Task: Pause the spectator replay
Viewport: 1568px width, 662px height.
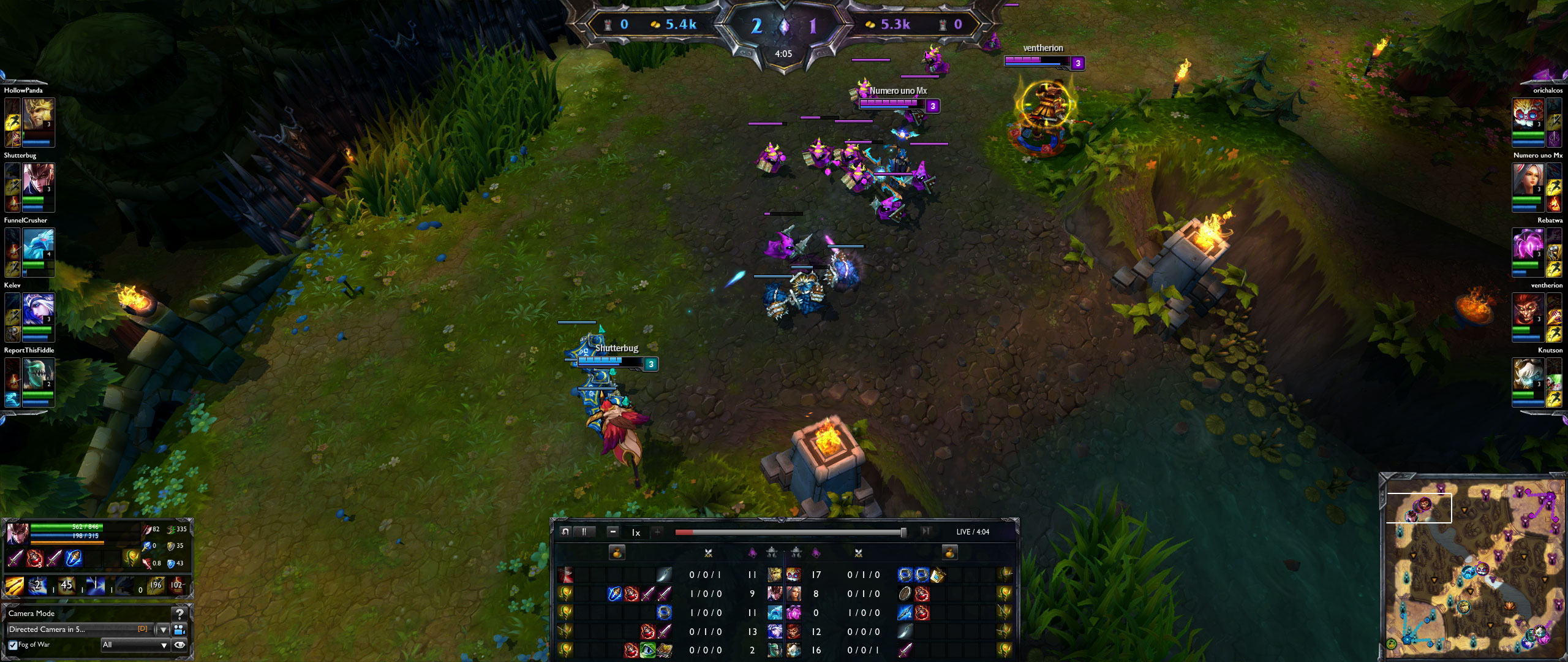Action: click(584, 531)
